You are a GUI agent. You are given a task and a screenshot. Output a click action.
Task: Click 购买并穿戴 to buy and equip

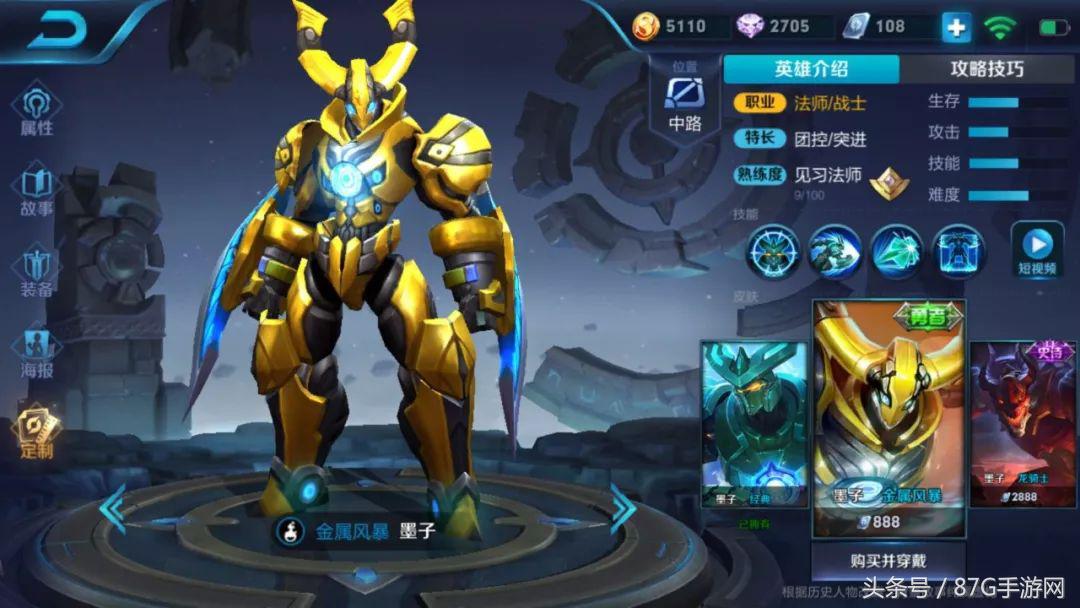point(887,561)
